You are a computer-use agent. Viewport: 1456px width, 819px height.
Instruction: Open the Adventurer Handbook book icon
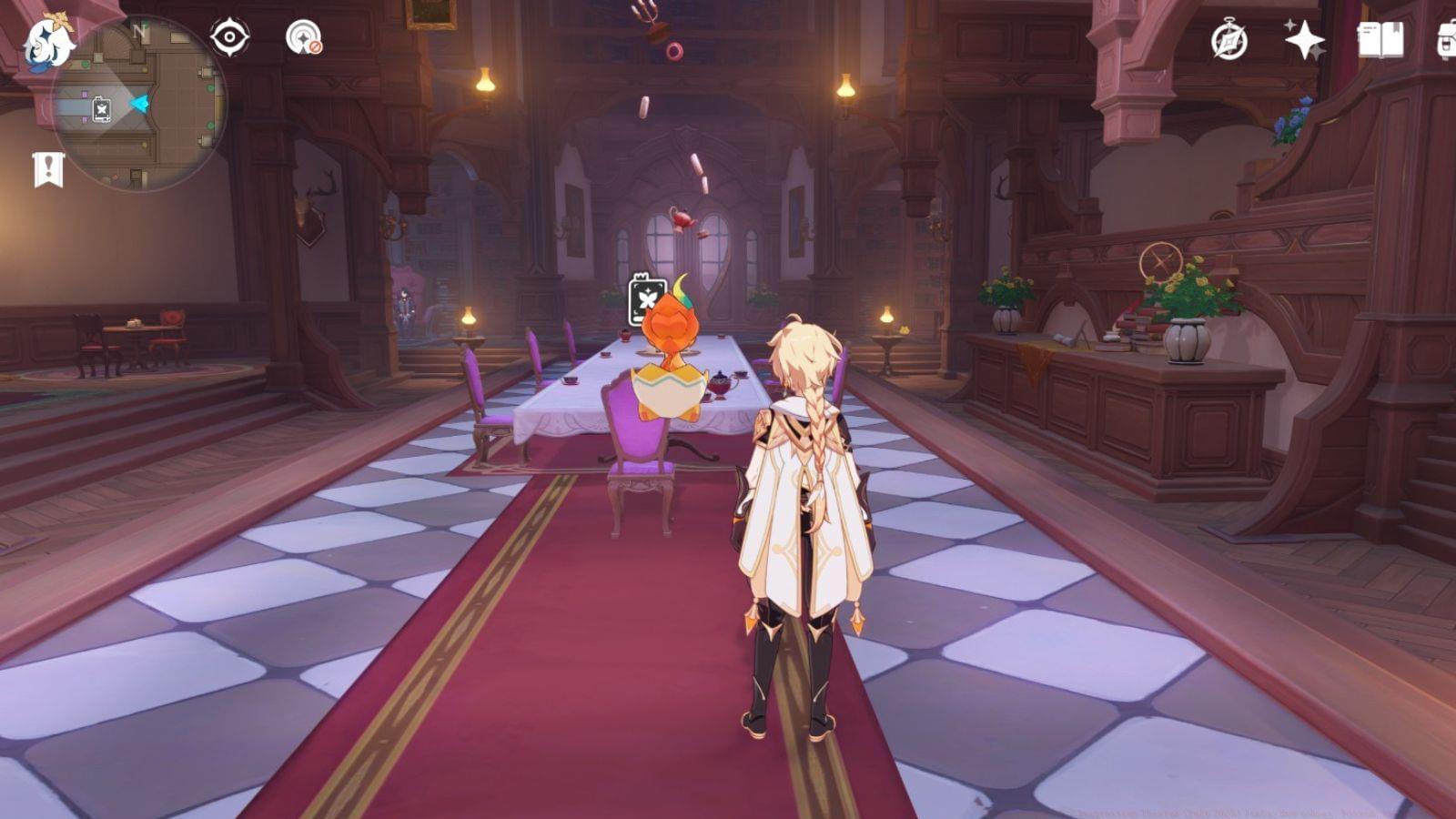pyautogui.click(x=1380, y=40)
